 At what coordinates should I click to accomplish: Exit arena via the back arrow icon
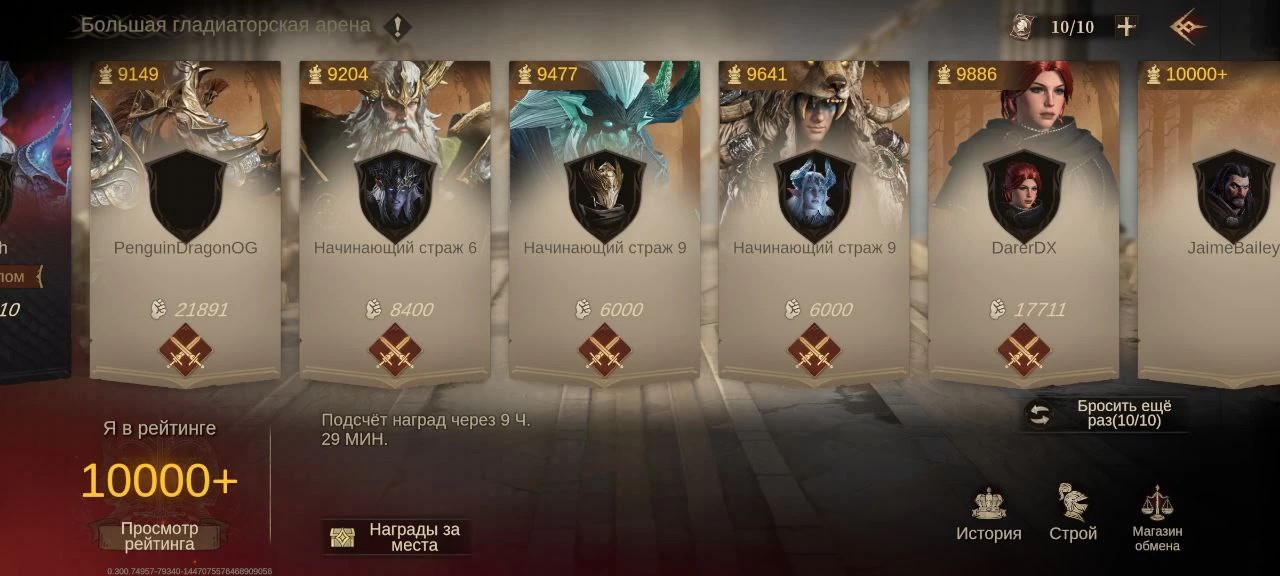(x=1187, y=27)
